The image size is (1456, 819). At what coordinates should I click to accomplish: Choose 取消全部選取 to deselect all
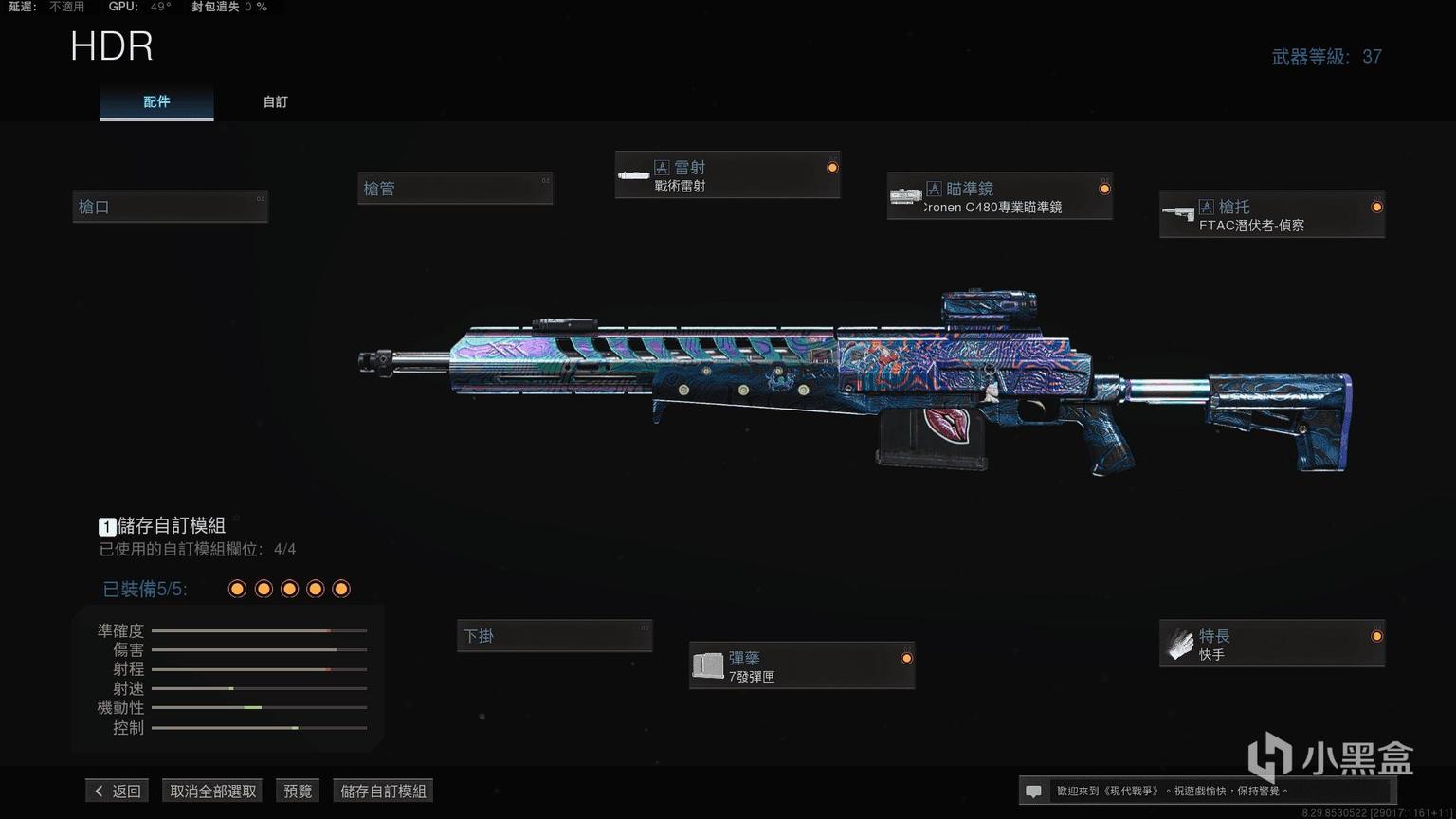point(213,791)
